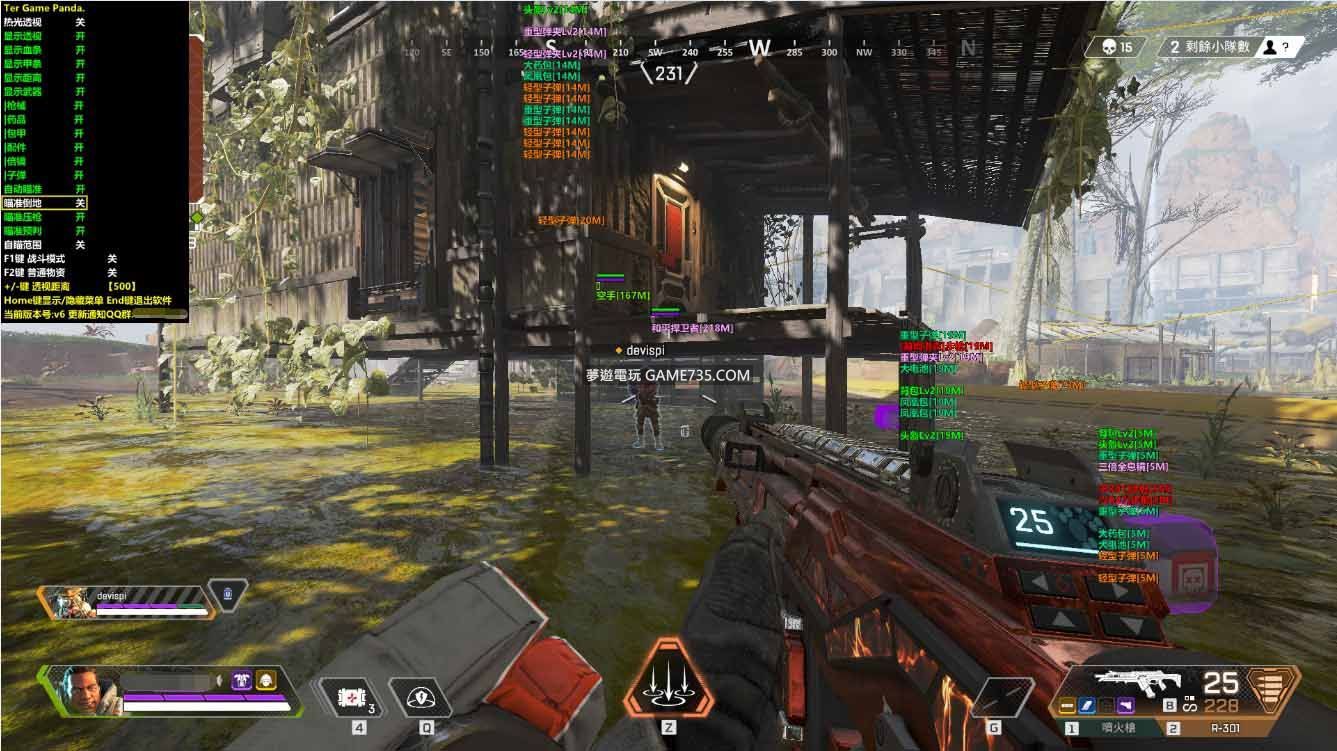Activate the dome shield tactical ability
1337x751 pixels.
pos(427,698)
